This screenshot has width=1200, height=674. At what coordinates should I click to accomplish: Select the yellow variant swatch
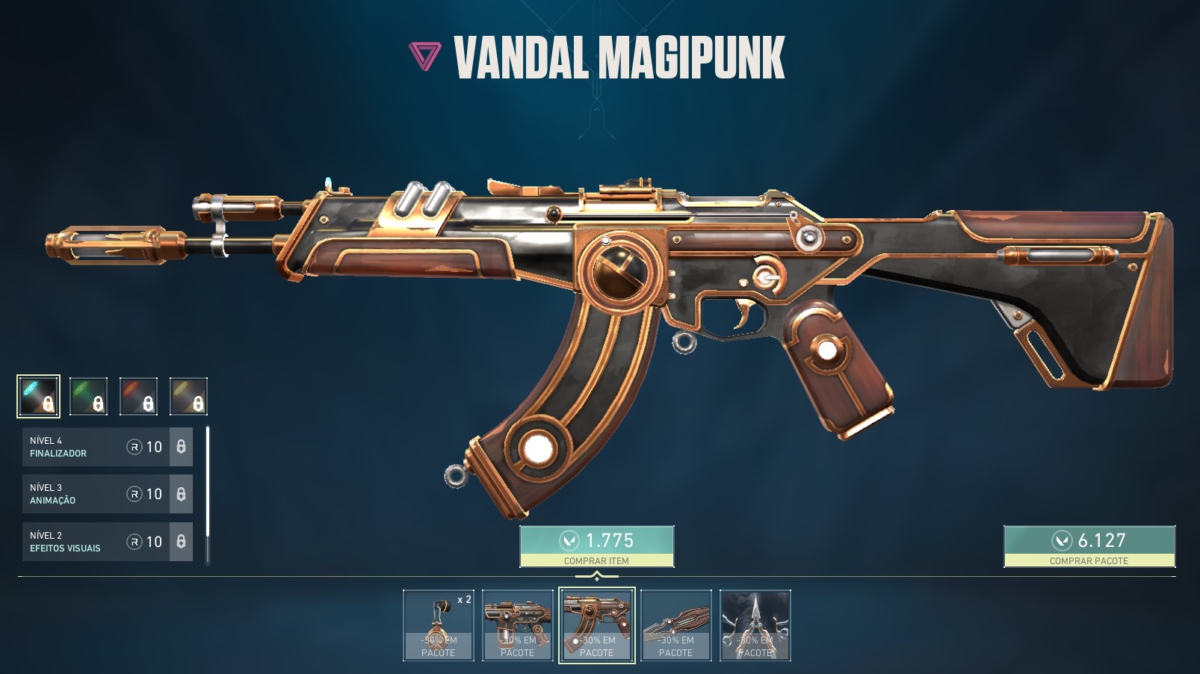[188, 396]
